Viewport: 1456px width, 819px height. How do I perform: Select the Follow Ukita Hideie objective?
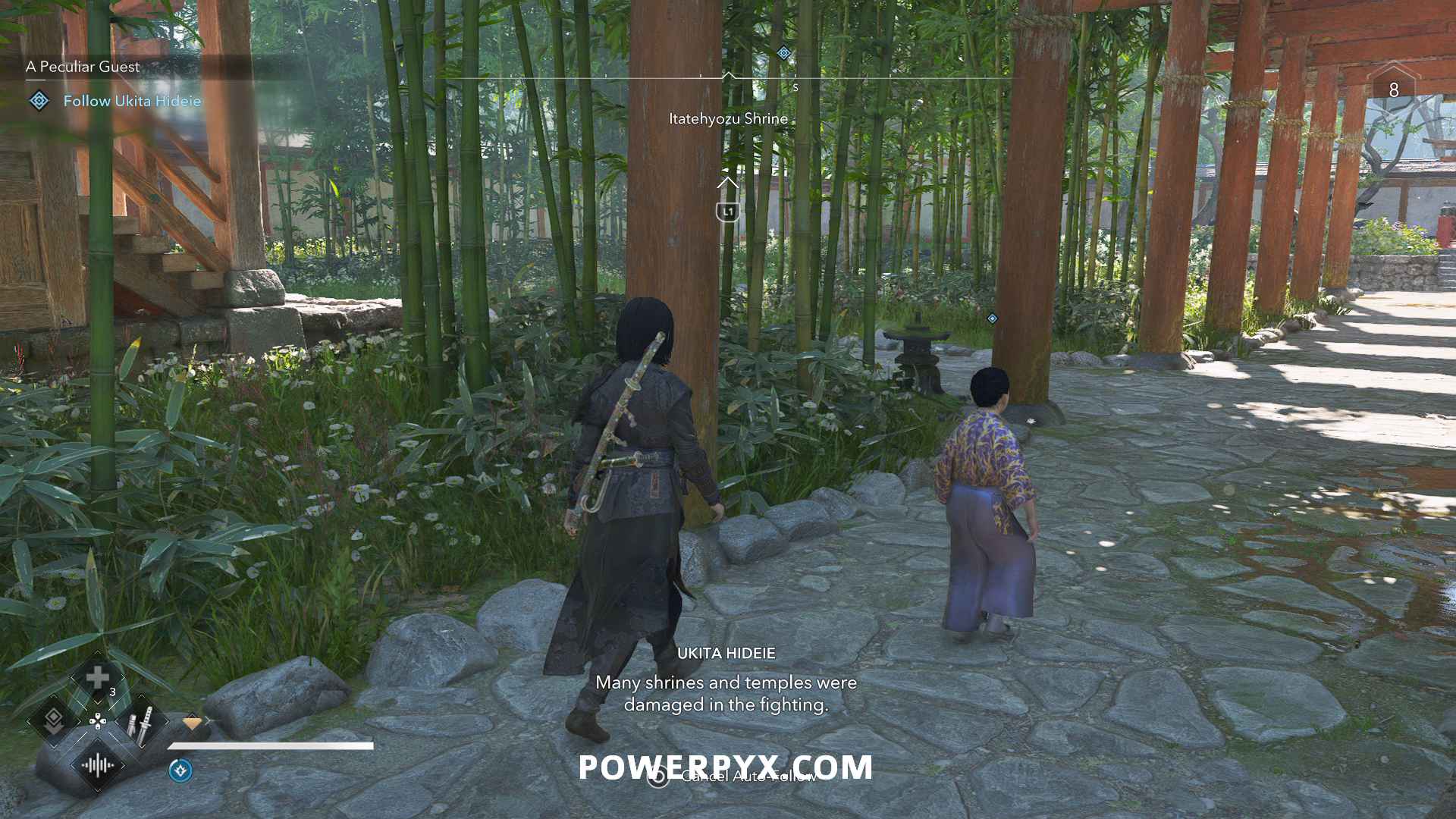coord(132,101)
